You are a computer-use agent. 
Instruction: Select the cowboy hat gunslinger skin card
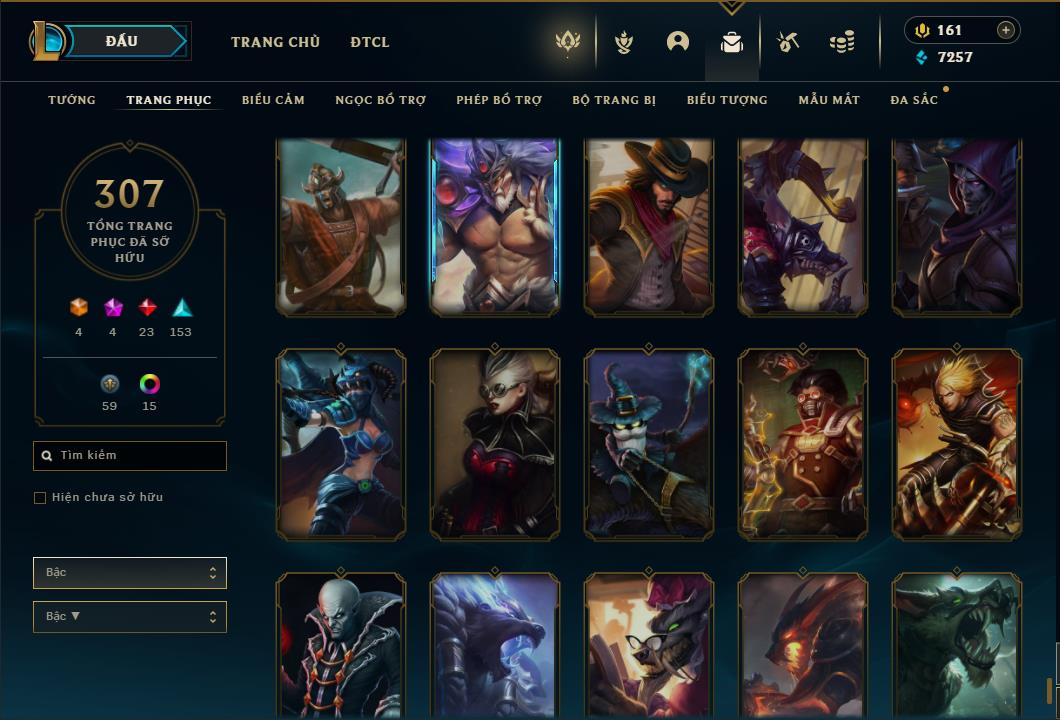click(649, 227)
